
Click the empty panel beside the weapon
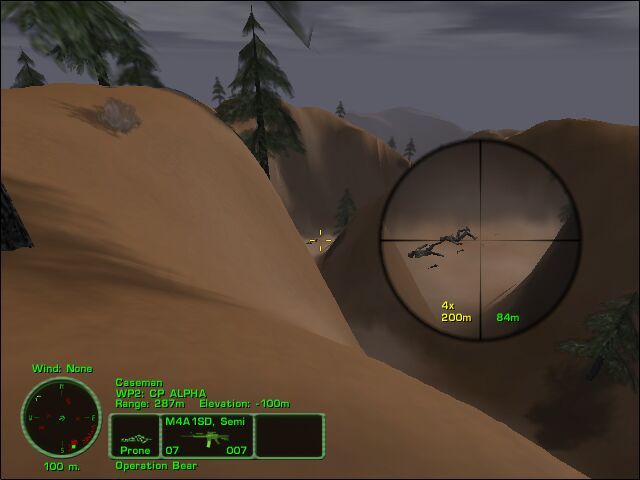(290, 436)
